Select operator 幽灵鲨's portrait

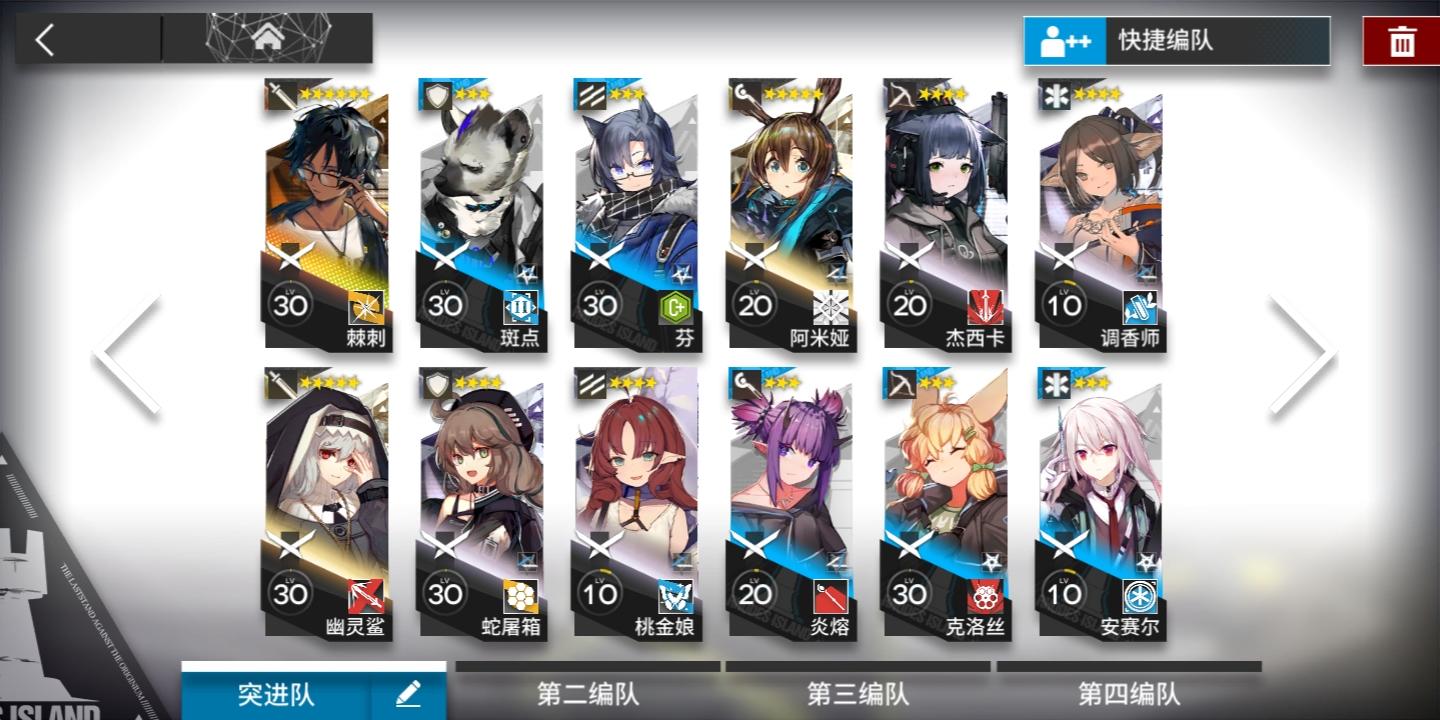tap(327, 480)
